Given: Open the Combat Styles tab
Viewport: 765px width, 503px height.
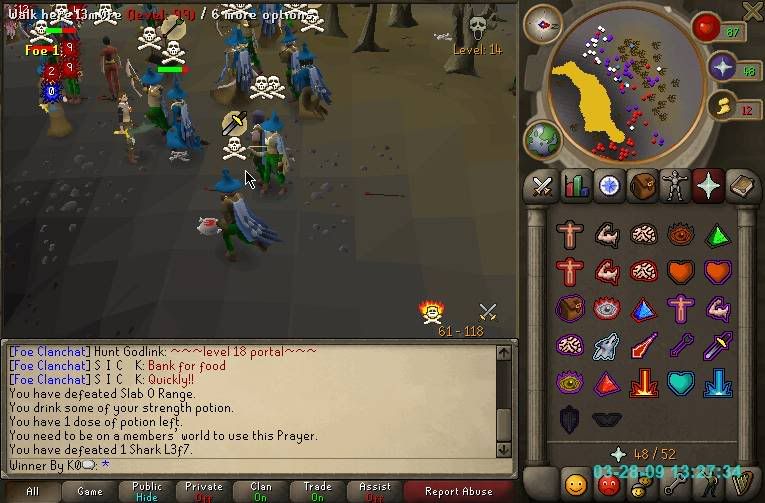Looking at the screenshot, I should (x=542, y=186).
